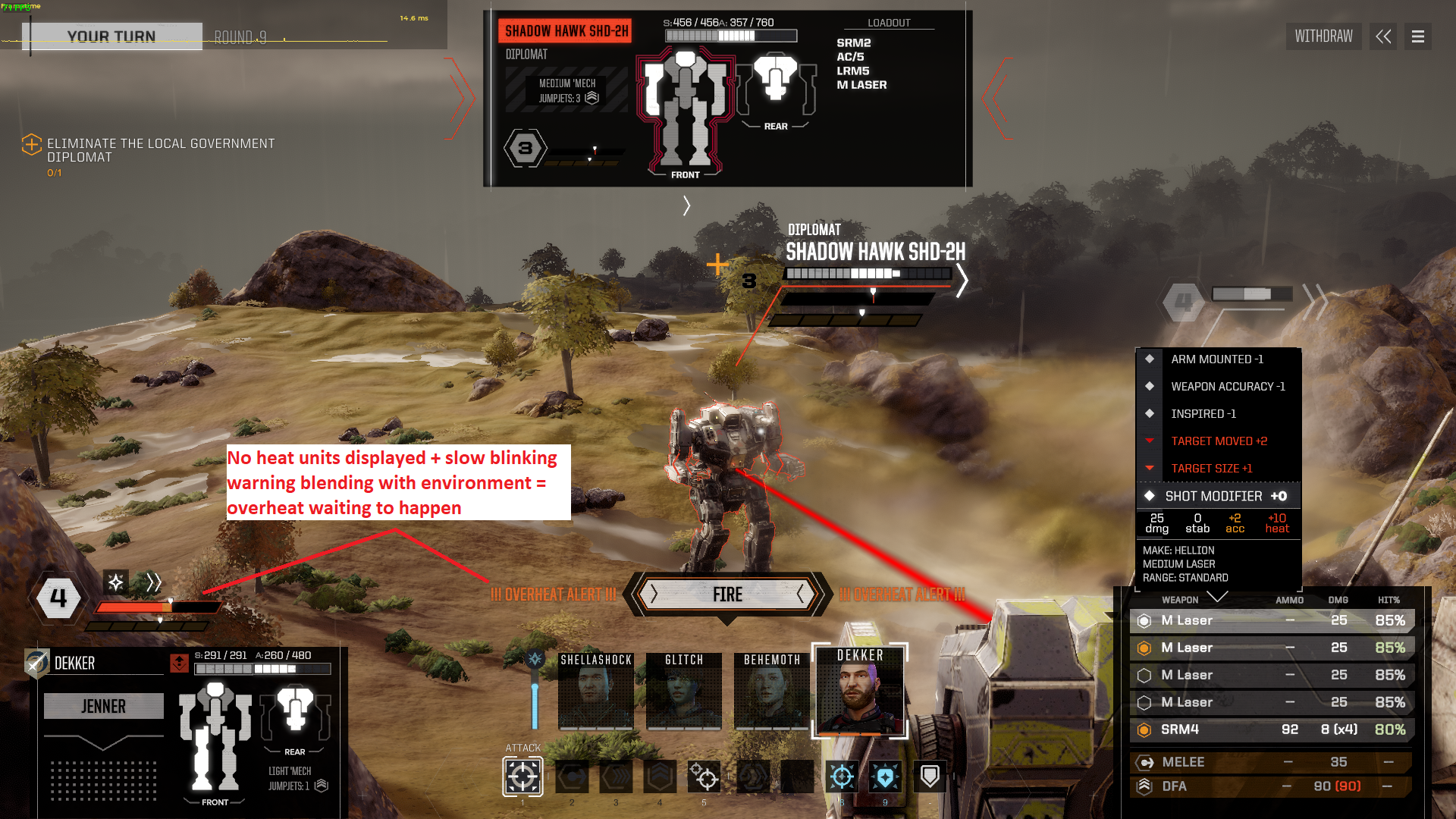Disable the first M Laser in weapon panel
The image size is (1456, 819).
point(1145,620)
